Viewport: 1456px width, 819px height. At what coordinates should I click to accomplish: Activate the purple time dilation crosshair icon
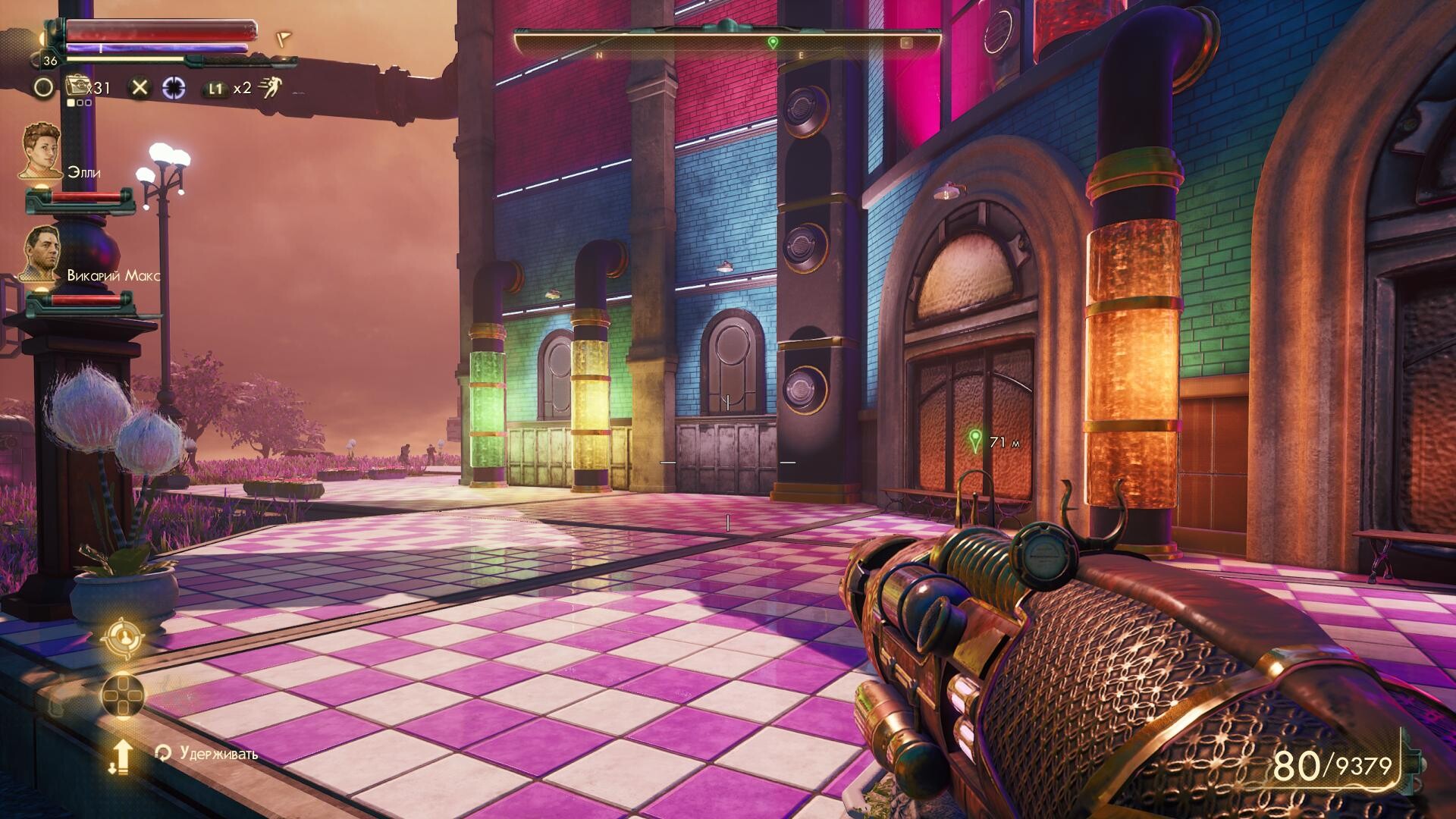point(174,87)
